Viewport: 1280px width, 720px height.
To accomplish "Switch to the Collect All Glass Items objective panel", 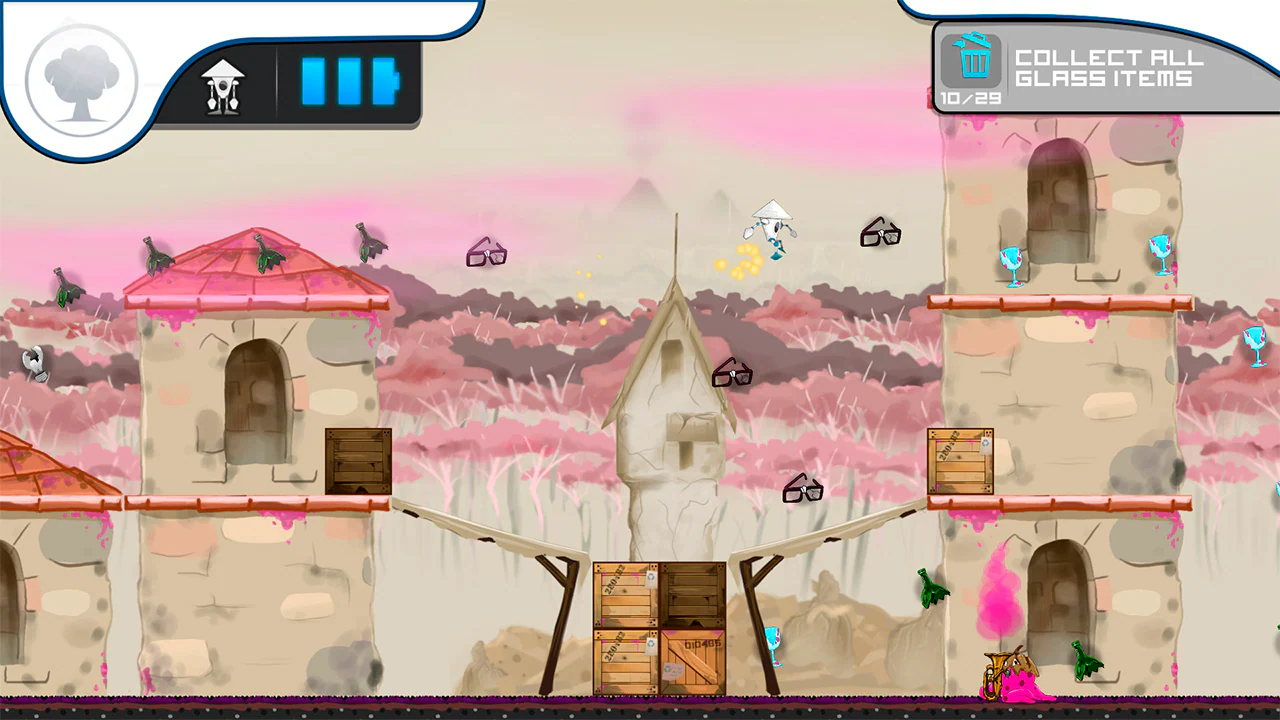I will tap(1100, 70).
